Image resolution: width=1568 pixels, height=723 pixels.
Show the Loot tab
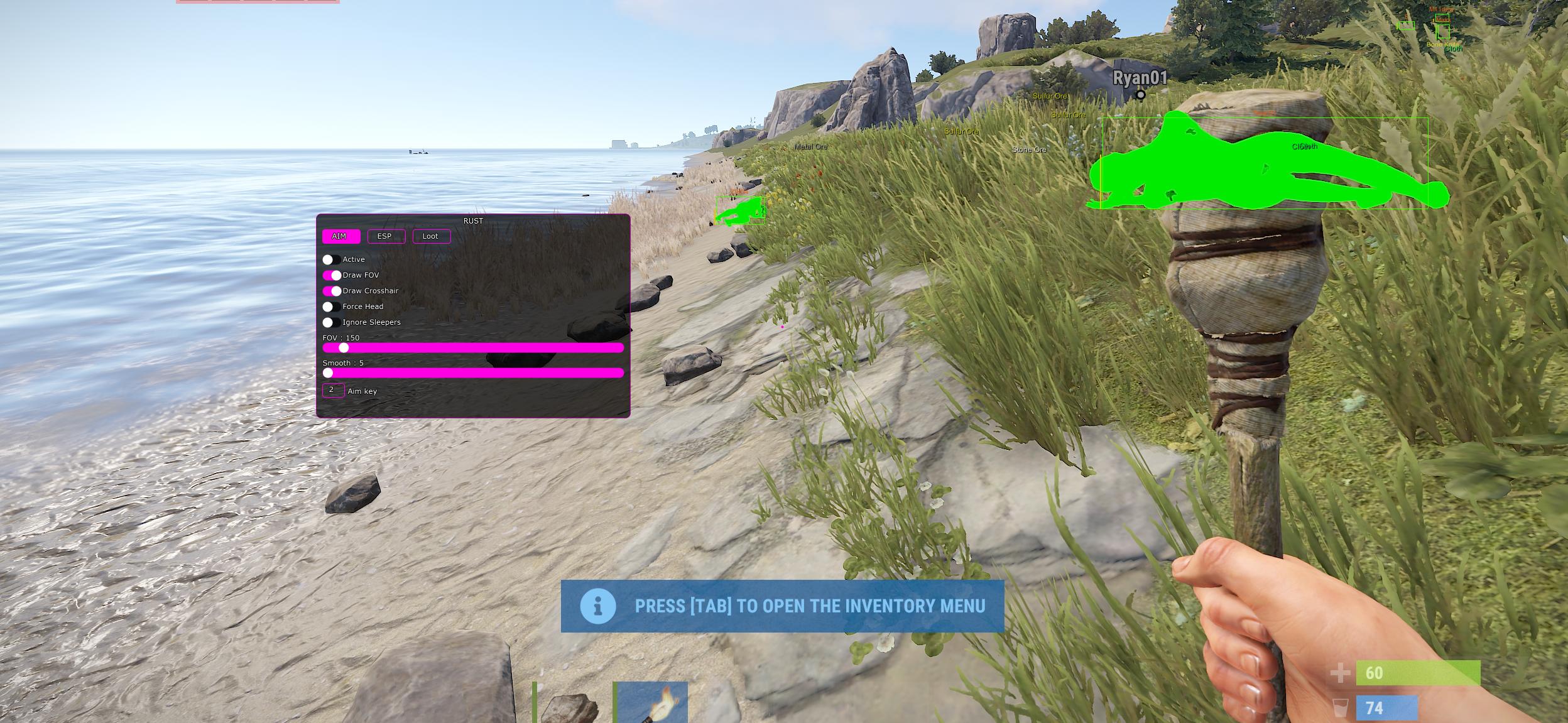point(431,236)
